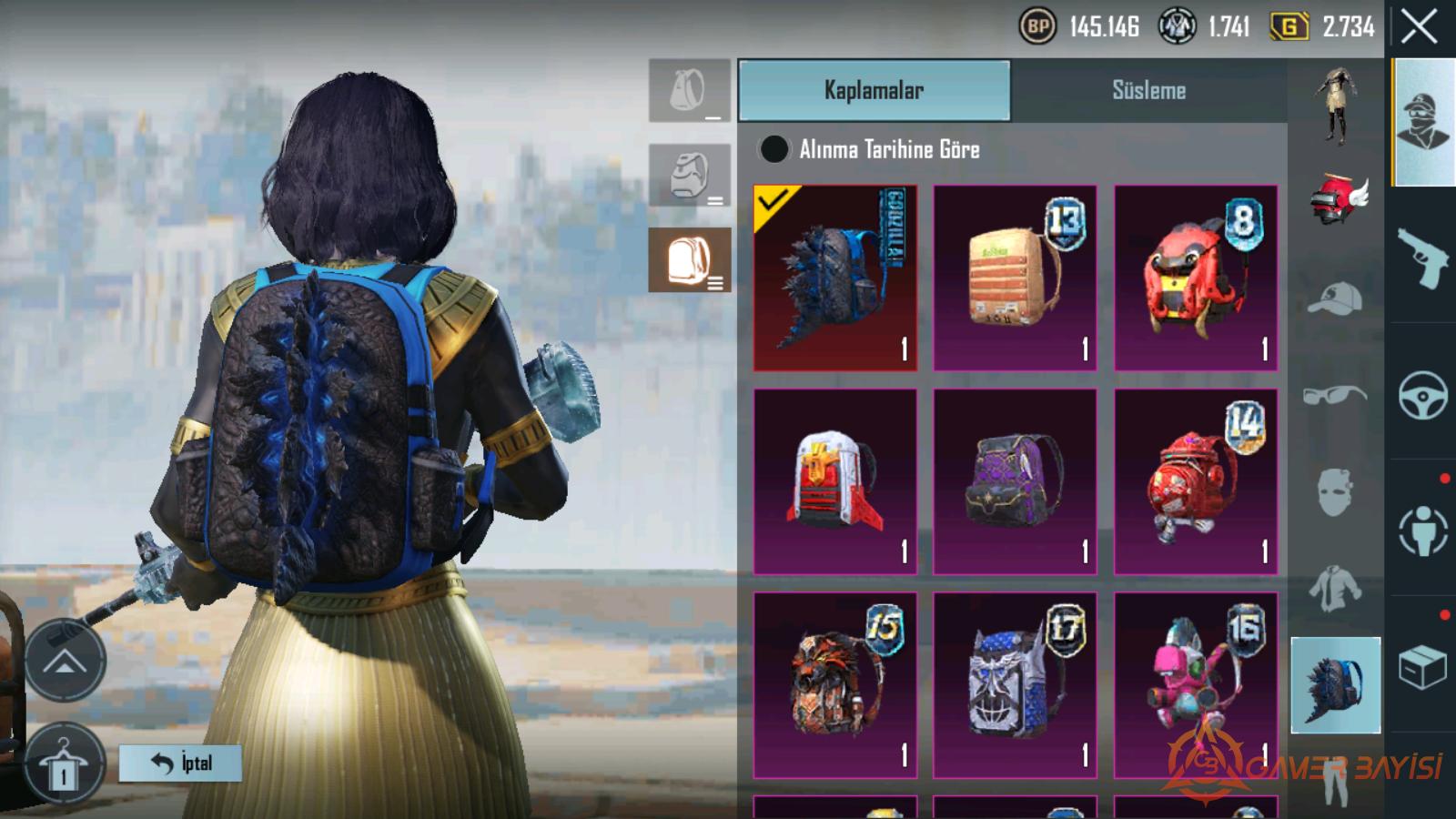Image resolution: width=1456 pixels, height=819 pixels.
Task: Choose the purple and black backpack skin
Action: click(1015, 481)
